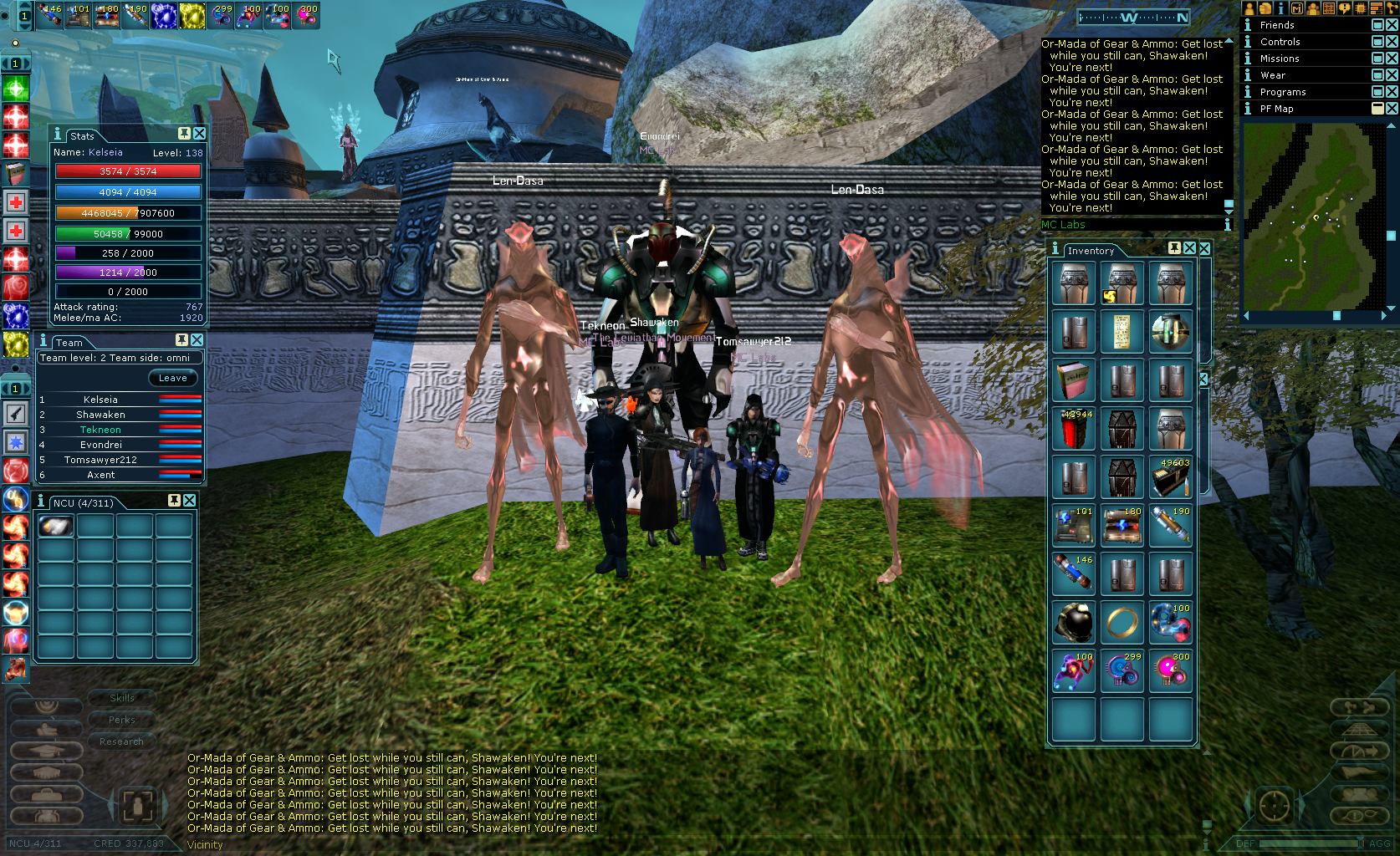1400x856 pixels.
Task: Close the Team window
Action: tap(197, 340)
